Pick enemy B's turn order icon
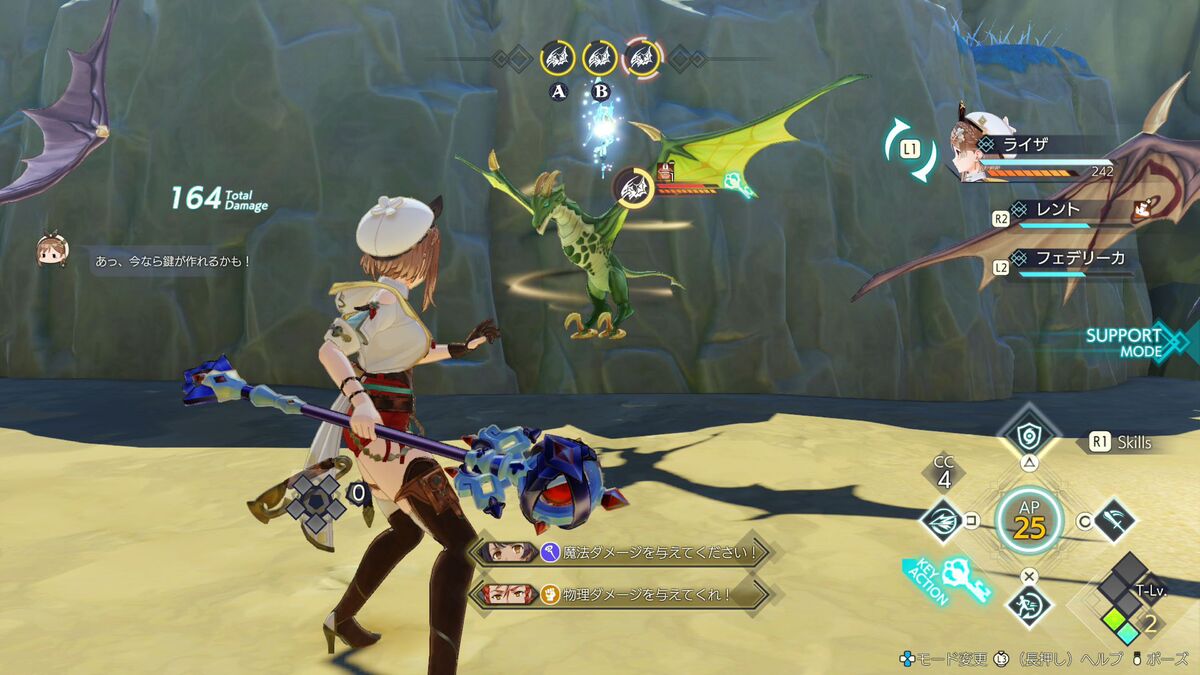This screenshot has width=1200, height=675. (x=600, y=58)
